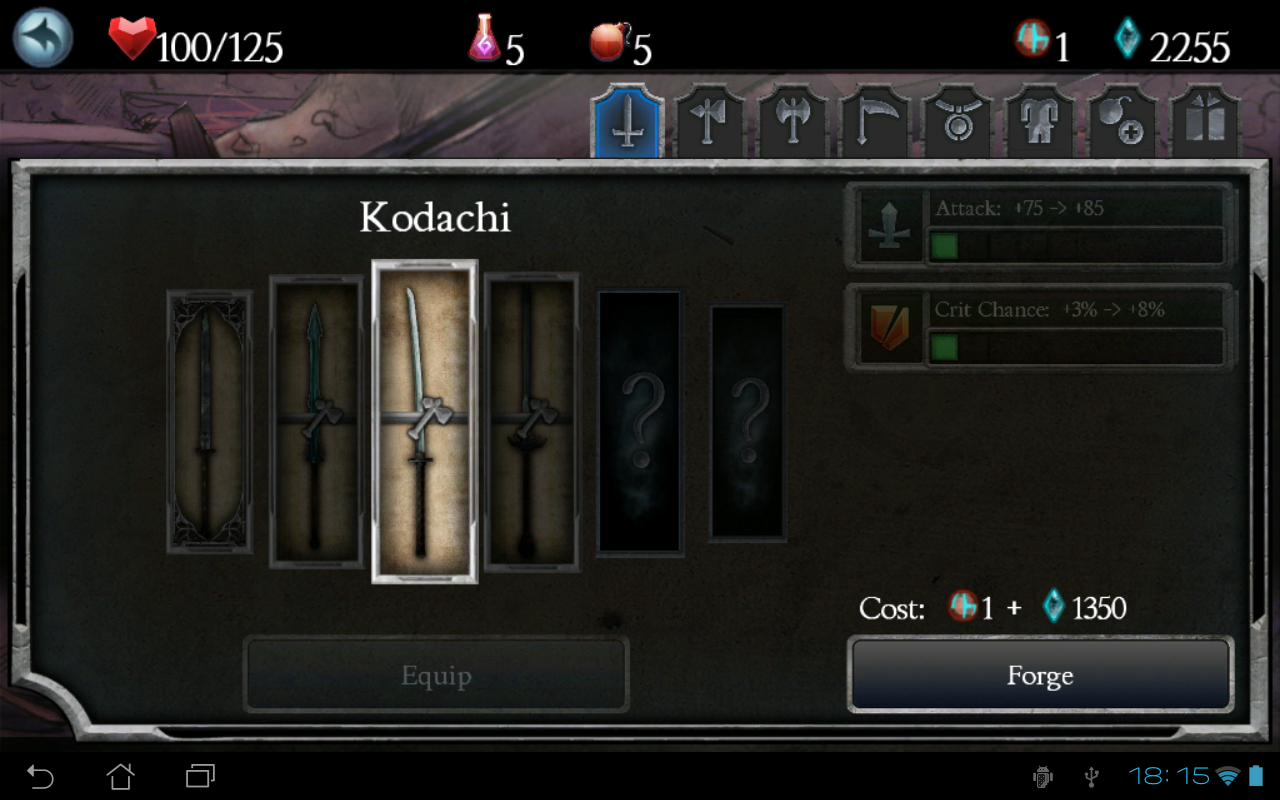Select the highlighted Kodachi sword card

424,422
